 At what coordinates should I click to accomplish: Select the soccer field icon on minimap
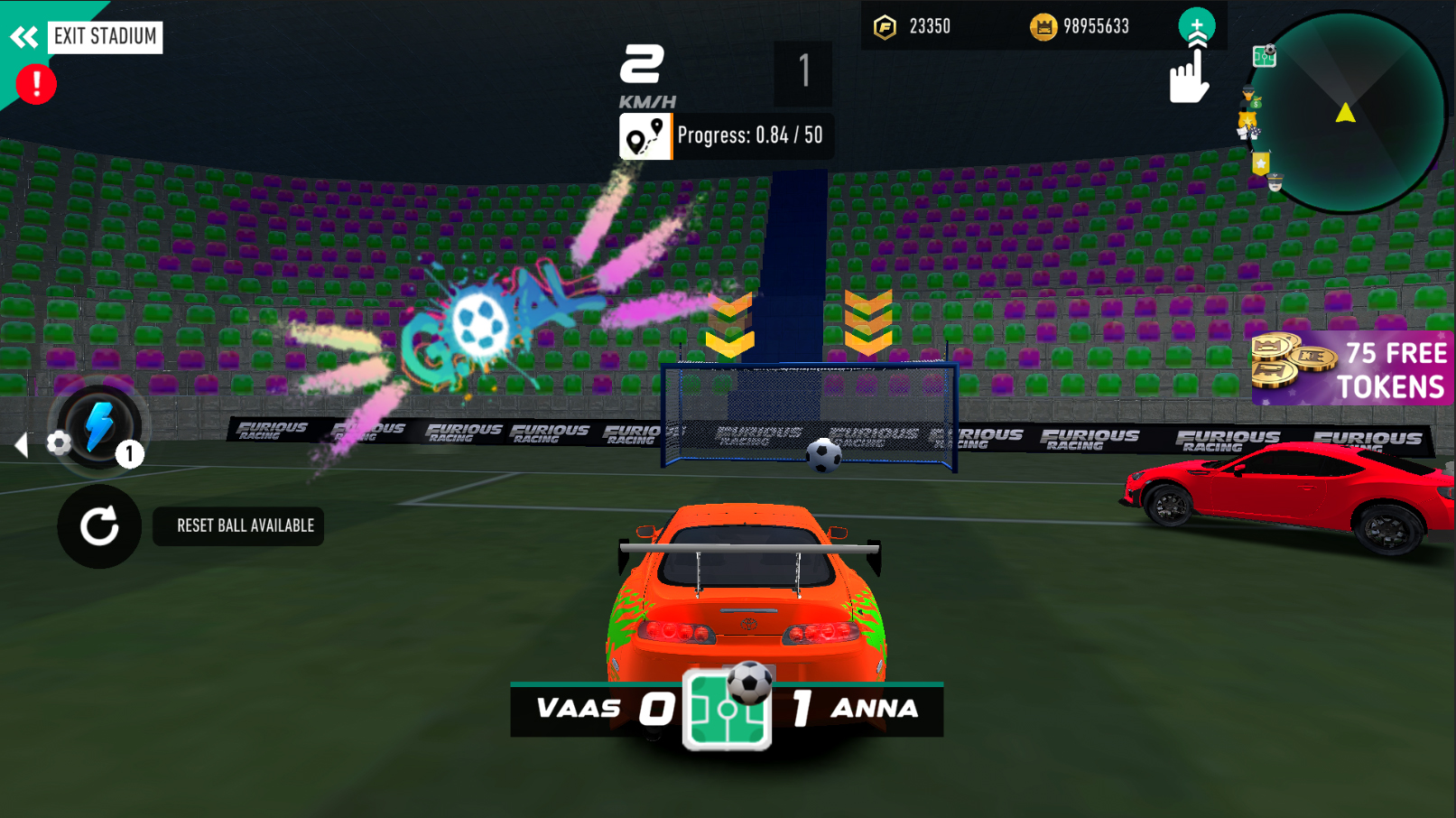1264,57
